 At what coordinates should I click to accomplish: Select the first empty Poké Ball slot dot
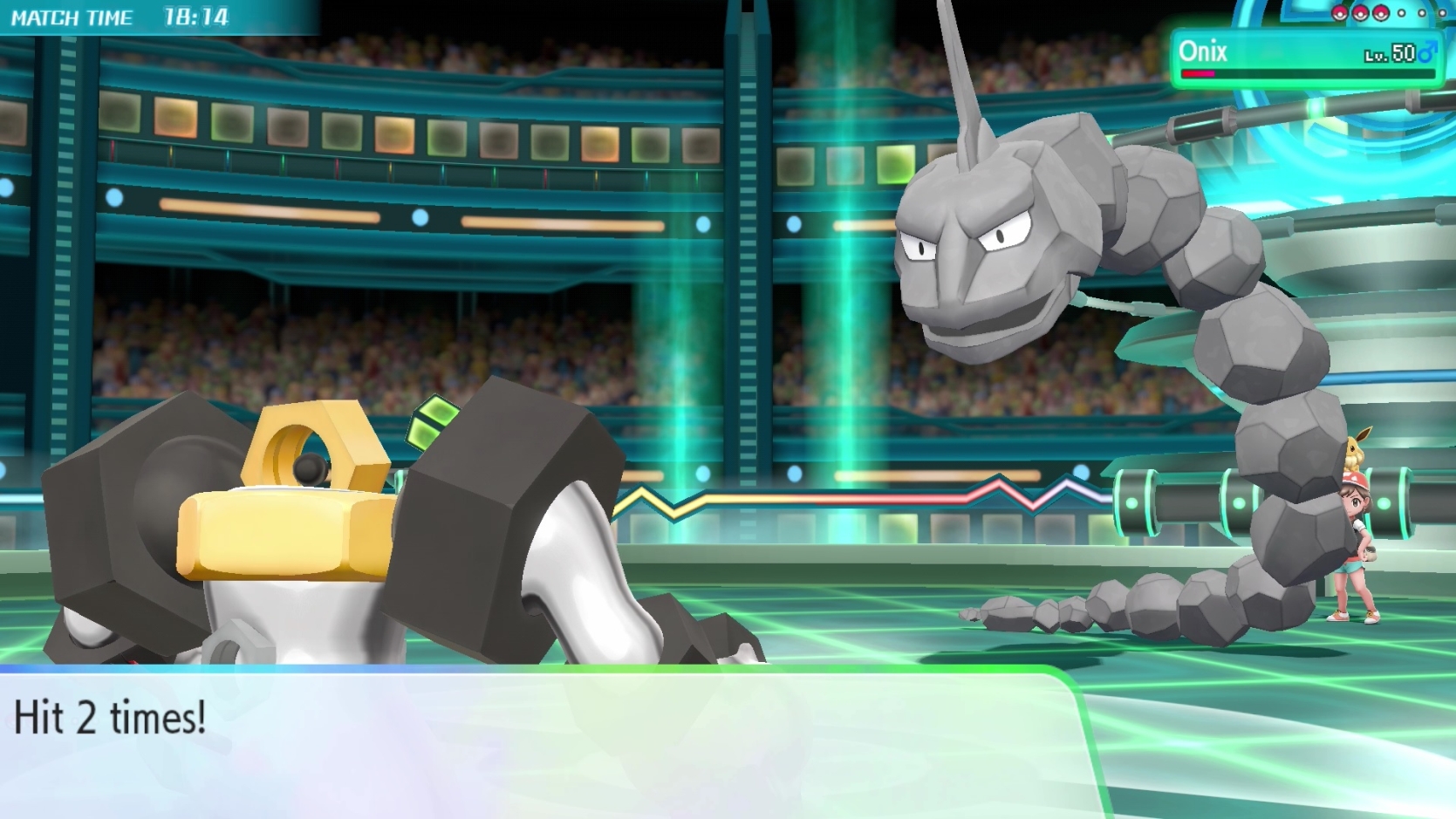(1401, 12)
